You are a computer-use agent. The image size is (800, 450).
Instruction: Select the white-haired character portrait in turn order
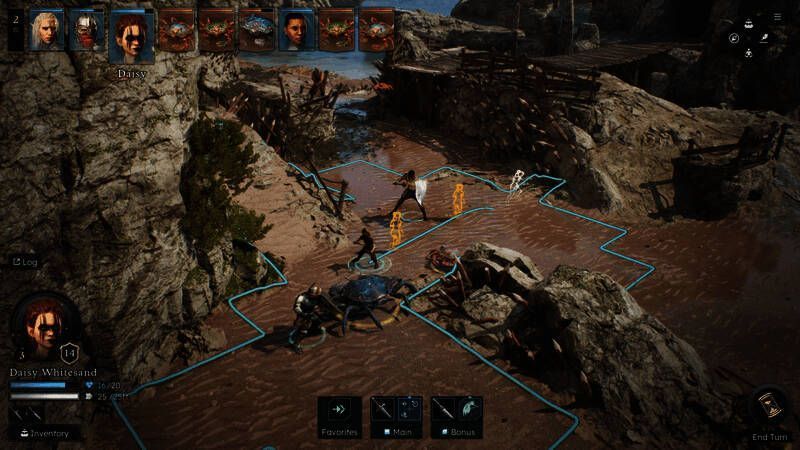coord(45,30)
